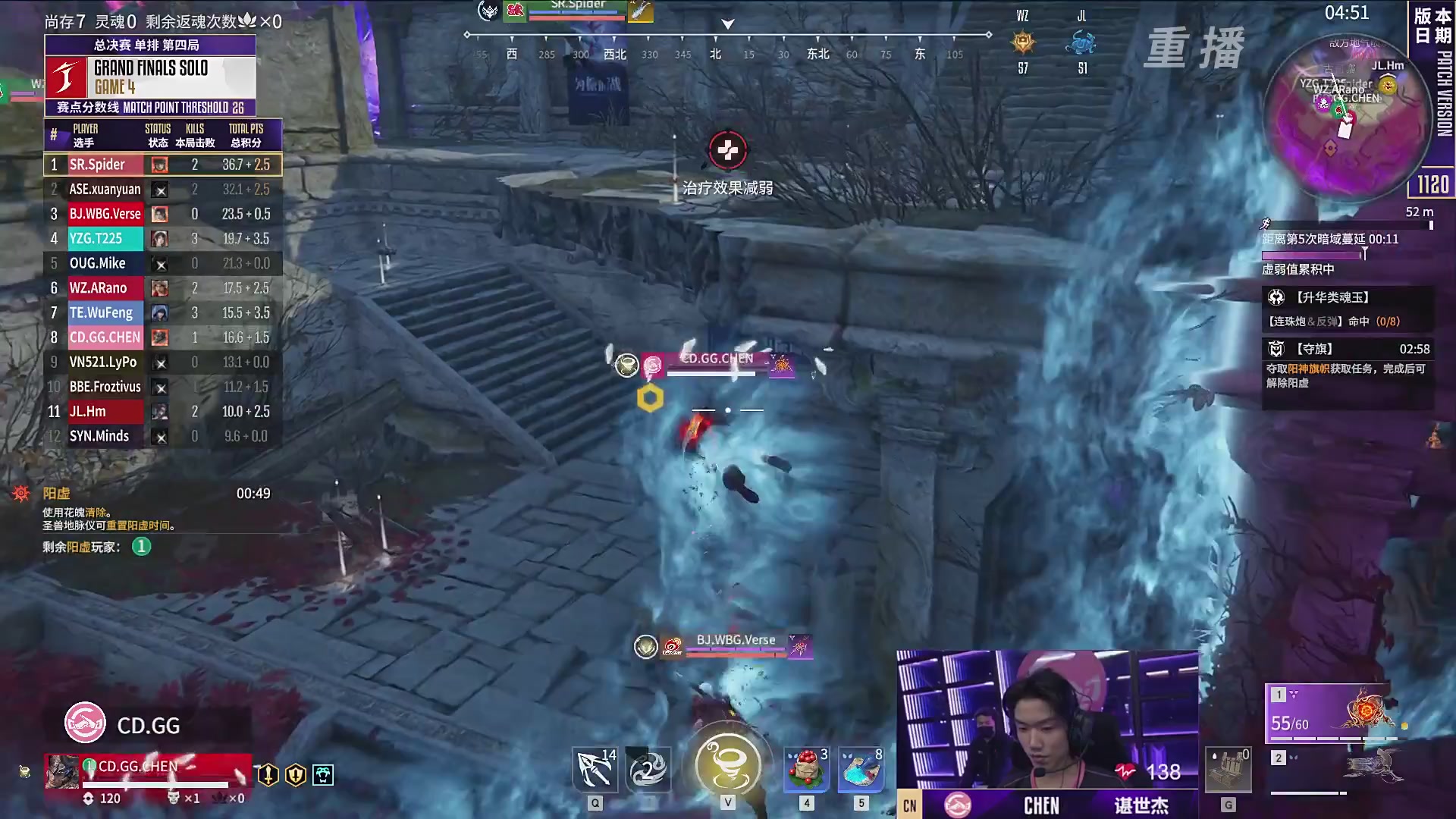Use the blue armor powder item
This screenshot has width=1456, height=819.
tap(861, 770)
